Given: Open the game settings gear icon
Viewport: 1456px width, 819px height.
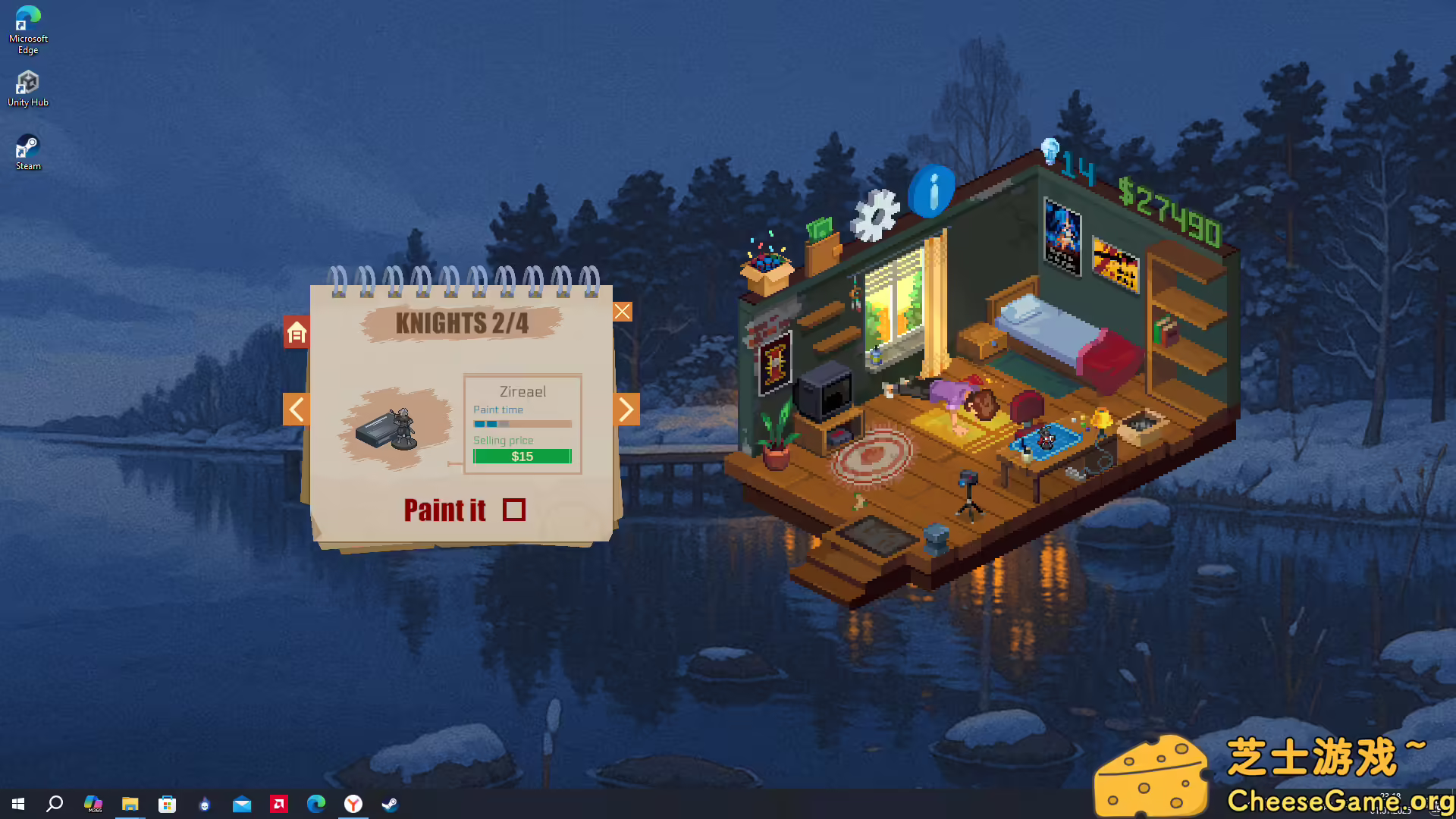Looking at the screenshot, I should [x=876, y=214].
